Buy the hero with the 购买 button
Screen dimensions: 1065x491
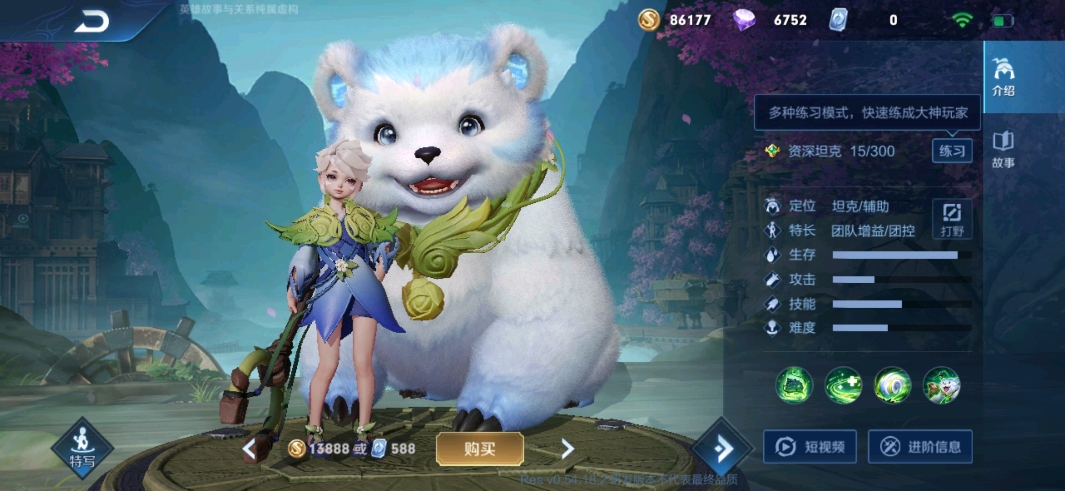(x=479, y=449)
